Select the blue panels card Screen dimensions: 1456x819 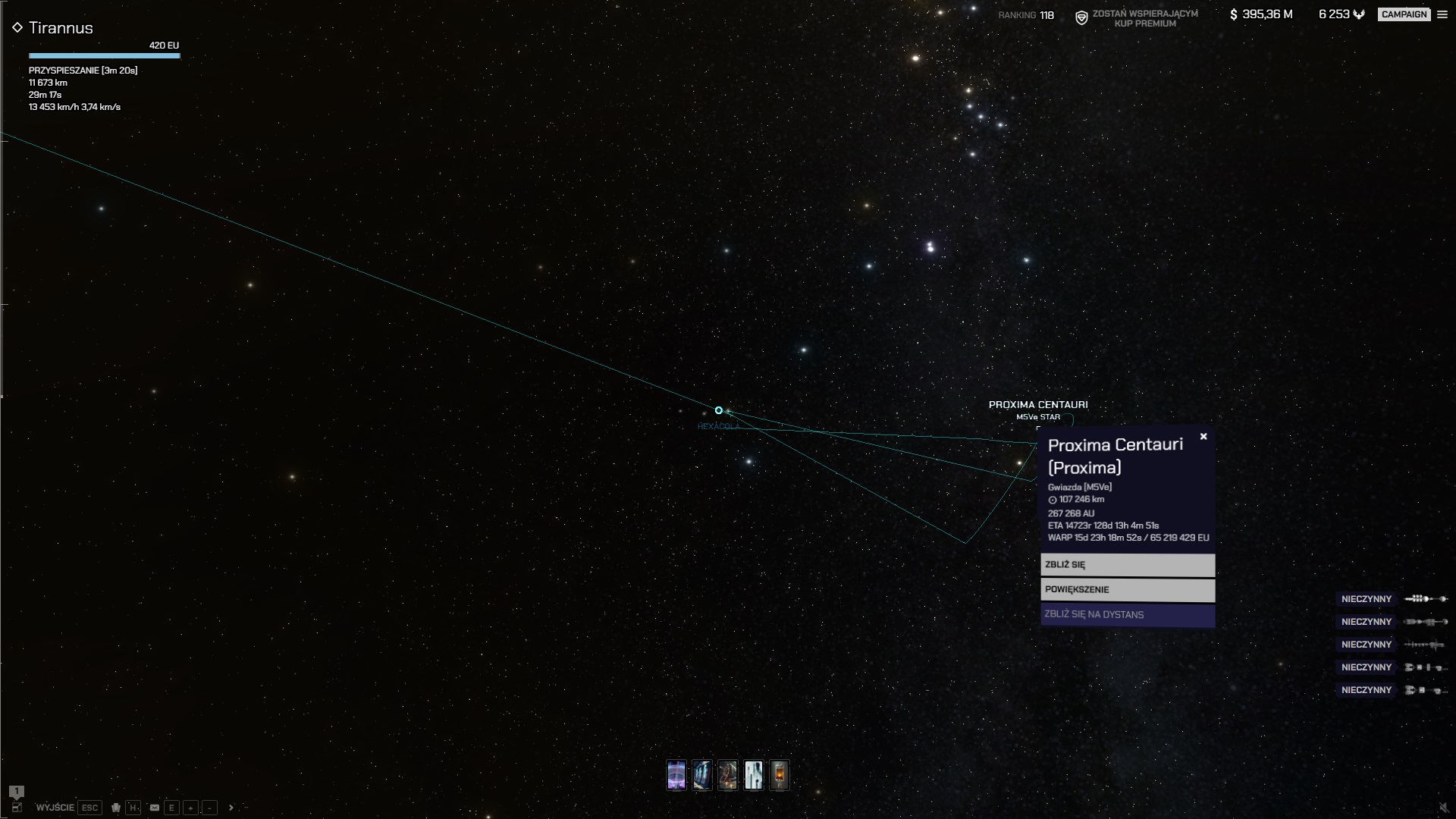(x=702, y=776)
